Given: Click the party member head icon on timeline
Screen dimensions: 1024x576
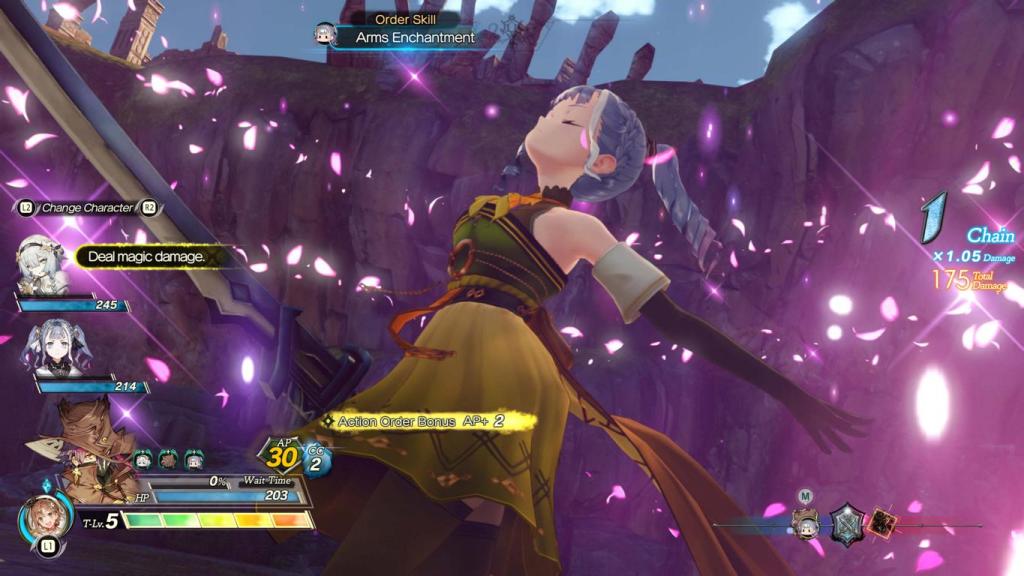Looking at the screenshot, I should 805,521.
